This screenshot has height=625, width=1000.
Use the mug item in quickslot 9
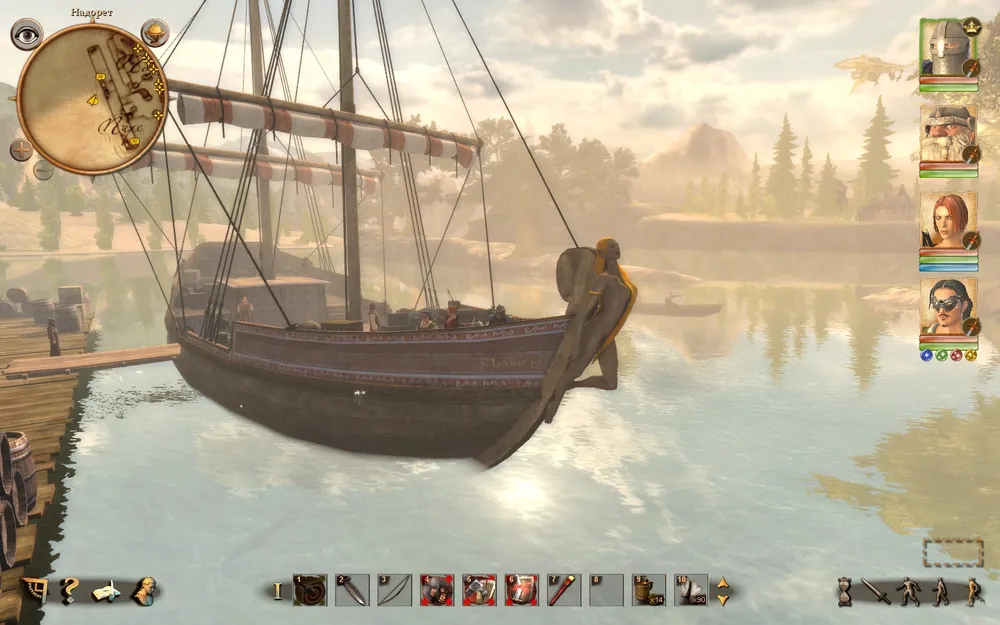tap(648, 590)
